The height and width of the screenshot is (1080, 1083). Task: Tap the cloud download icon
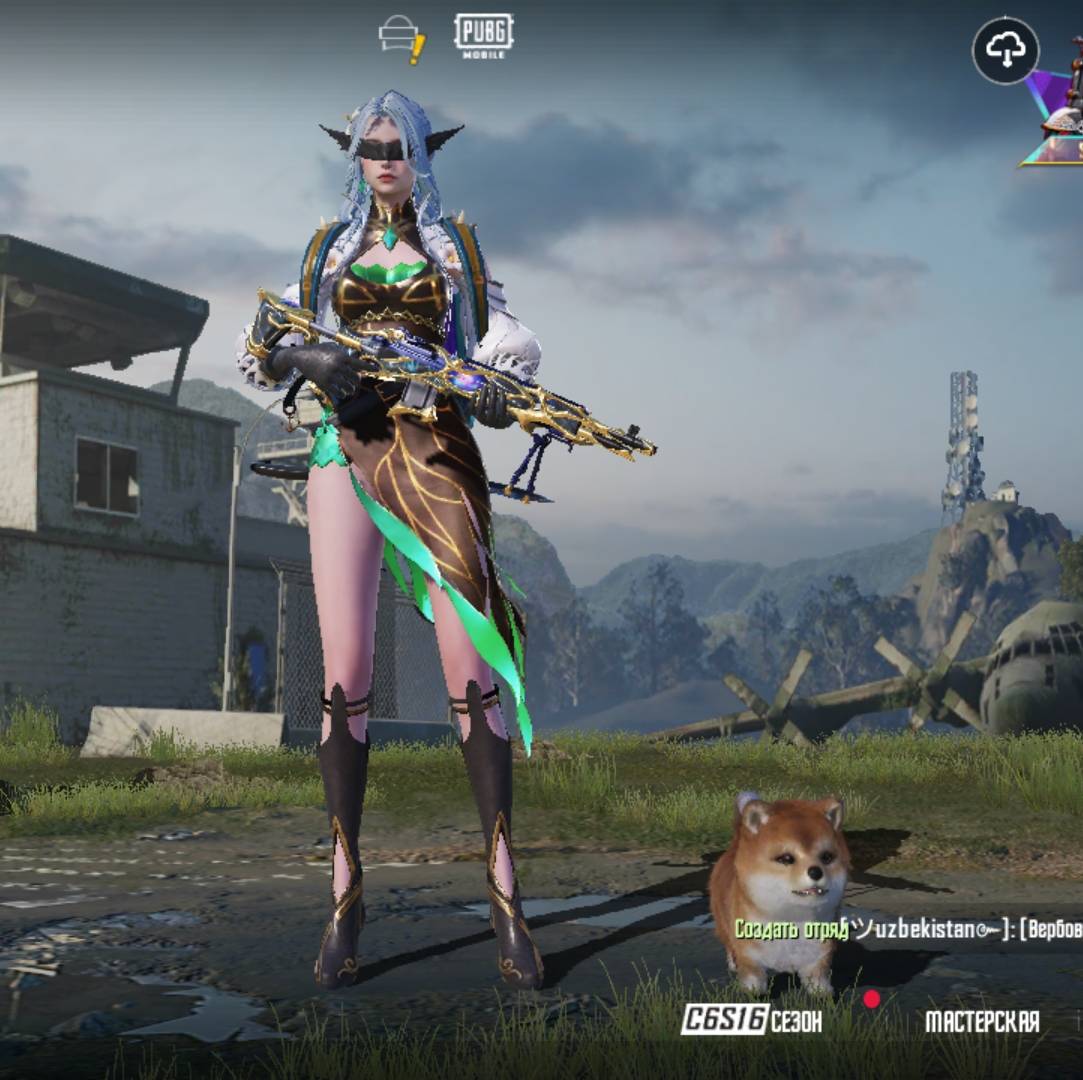tap(1005, 51)
